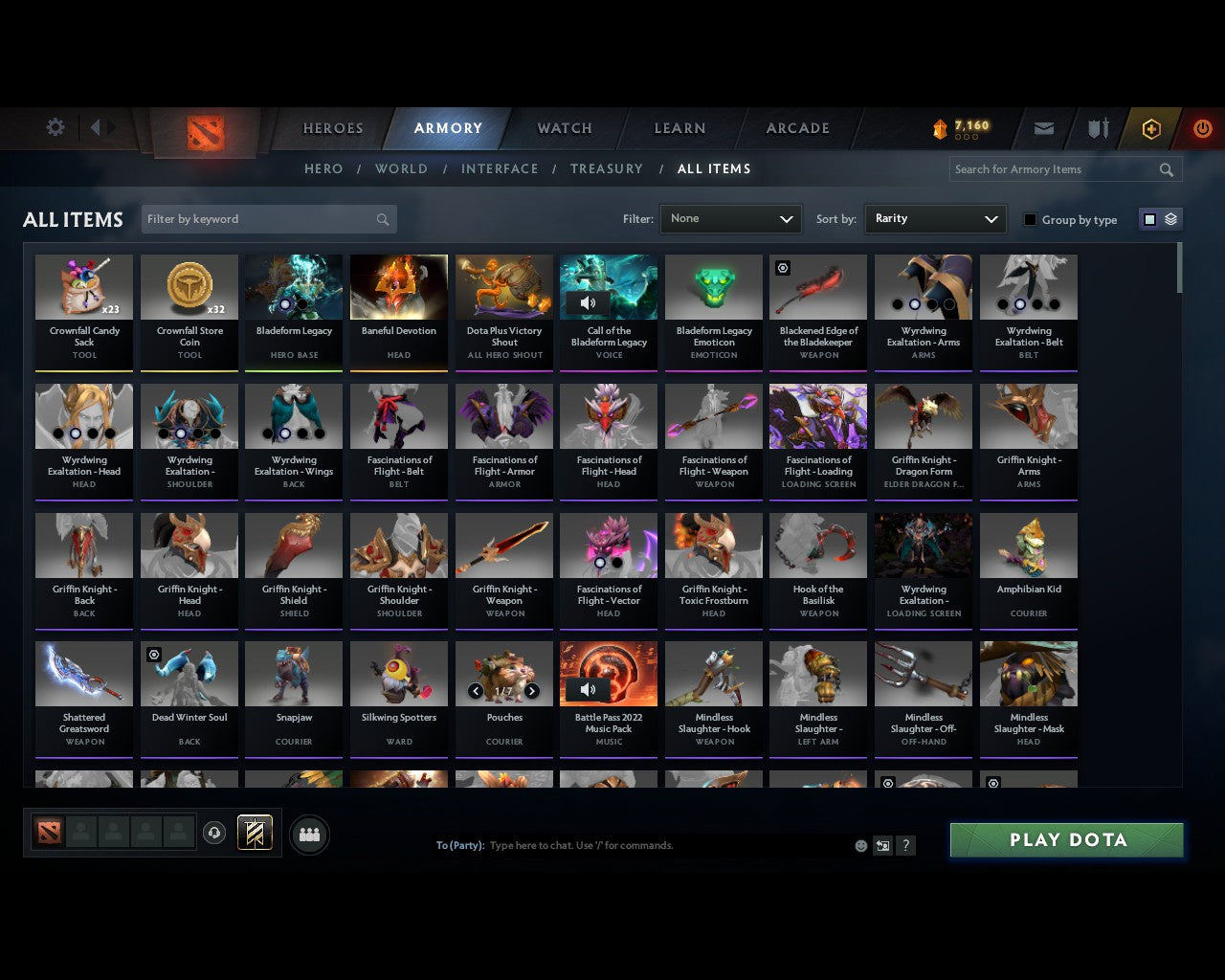Open the Watch section
Image resolution: width=1225 pixels, height=980 pixels.
click(564, 127)
